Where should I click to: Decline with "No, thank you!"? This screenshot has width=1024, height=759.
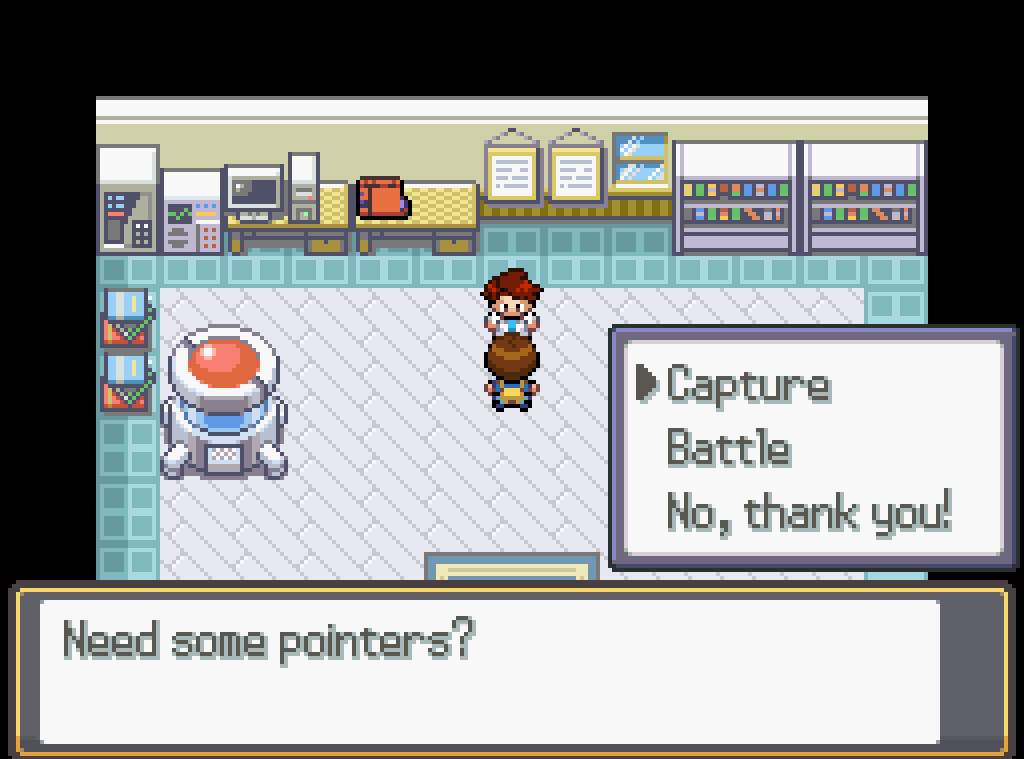(808, 513)
